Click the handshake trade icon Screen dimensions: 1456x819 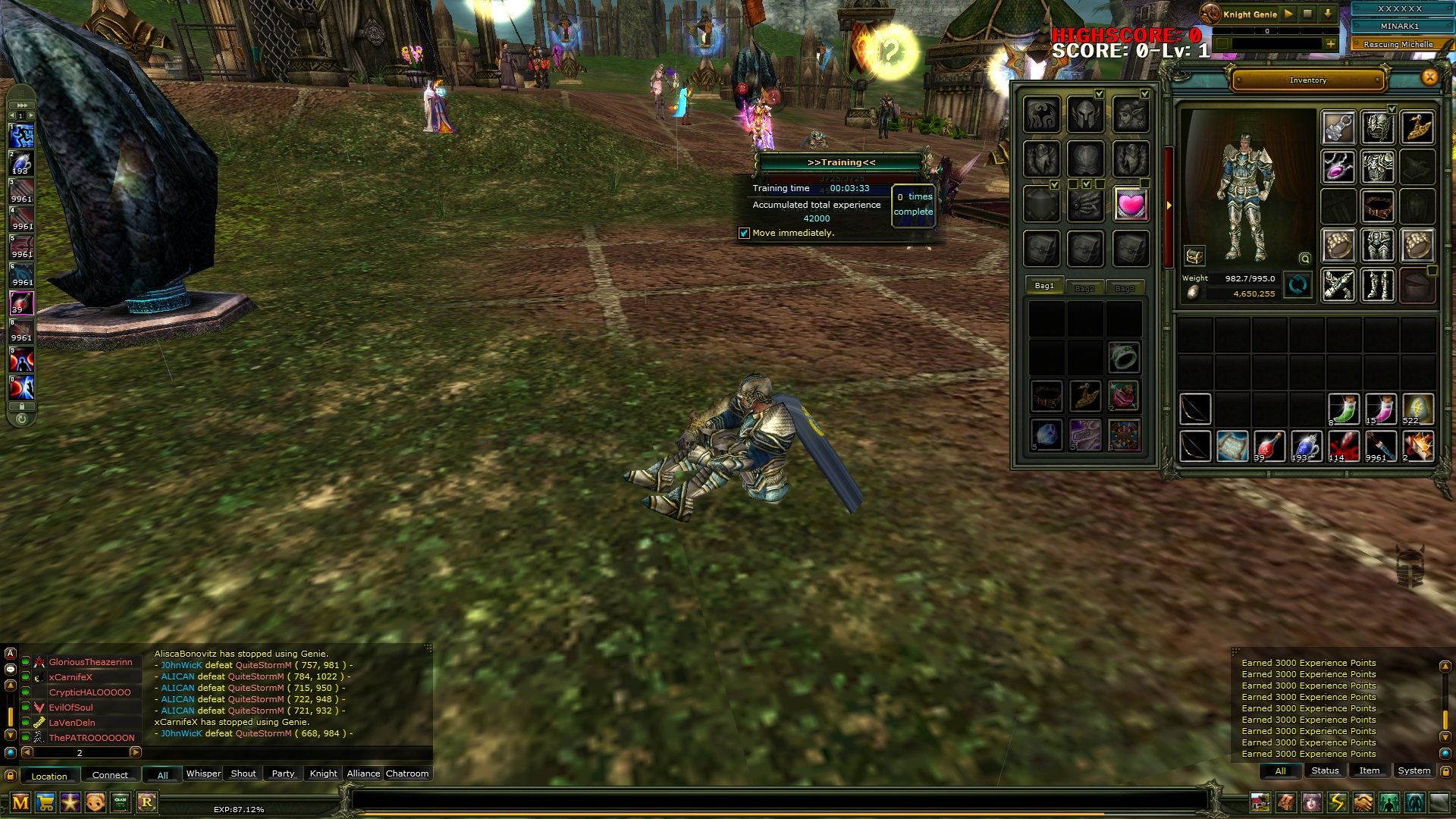click(x=1363, y=802)
